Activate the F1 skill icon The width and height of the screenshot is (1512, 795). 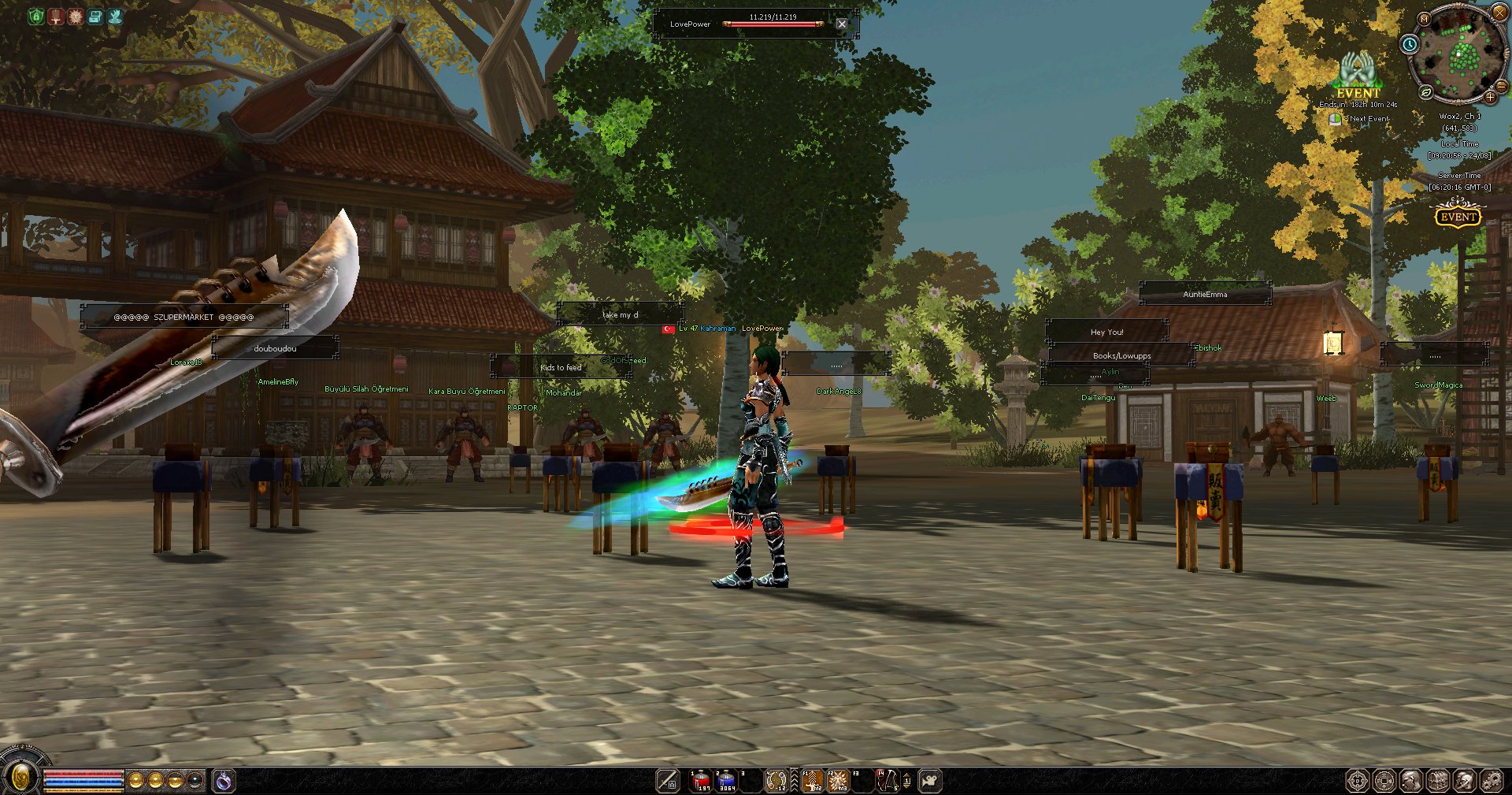[x=813, y=781]
